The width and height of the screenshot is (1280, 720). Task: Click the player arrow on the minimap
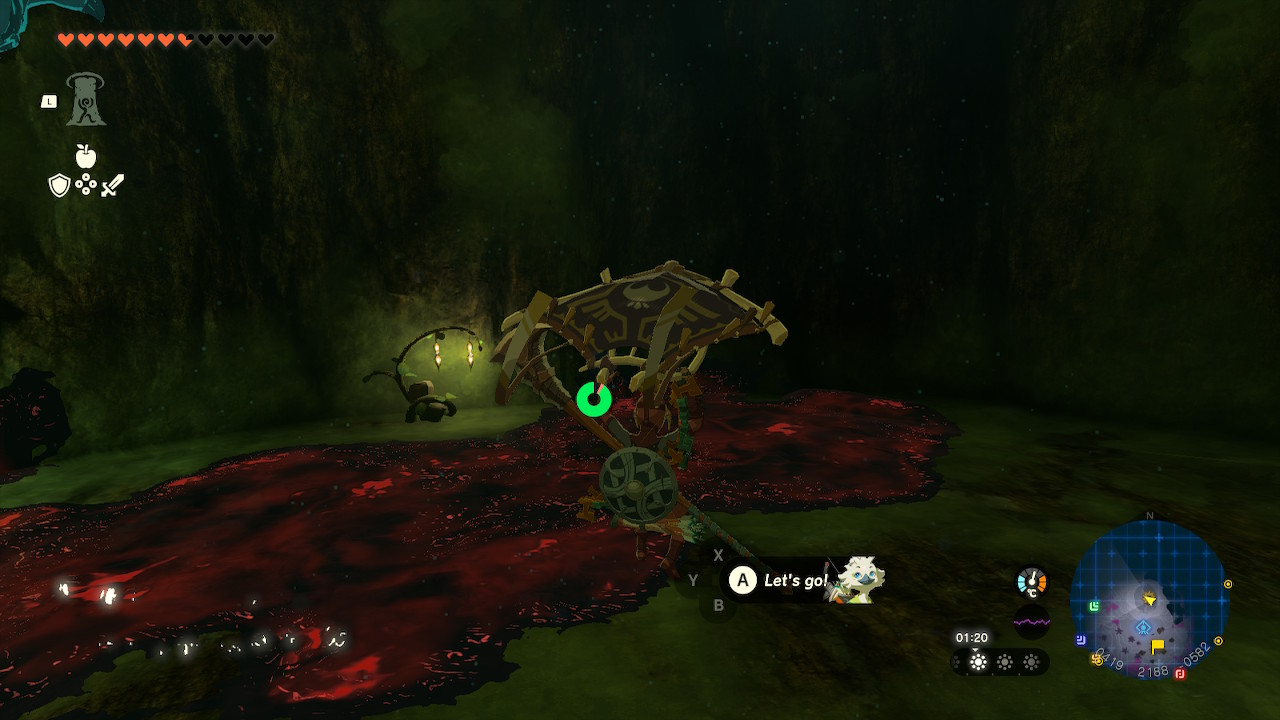coord(1150,600)
